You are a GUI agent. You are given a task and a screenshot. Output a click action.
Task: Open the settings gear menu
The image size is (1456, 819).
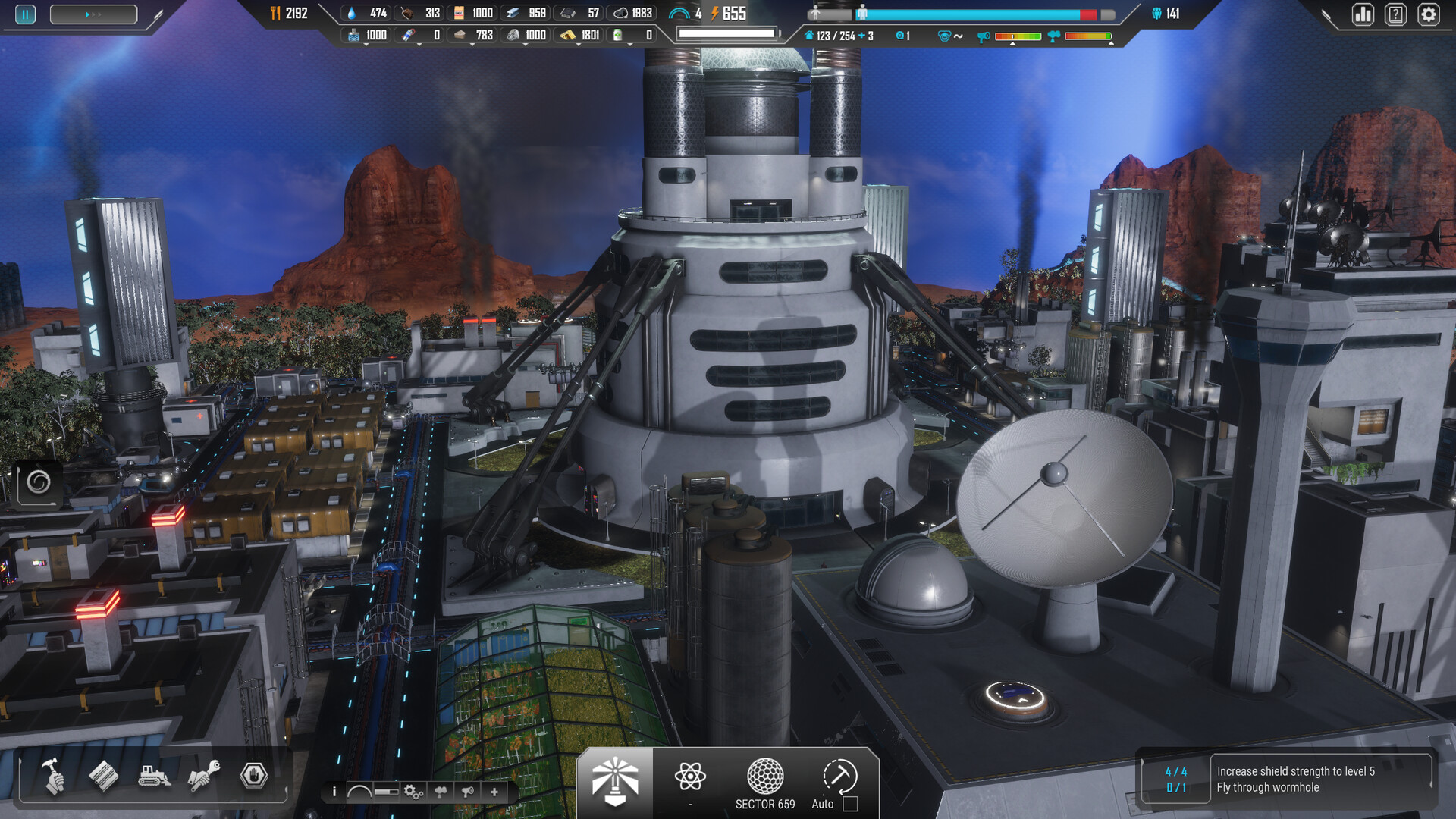pyautogui.click(x=1429, y=14)
